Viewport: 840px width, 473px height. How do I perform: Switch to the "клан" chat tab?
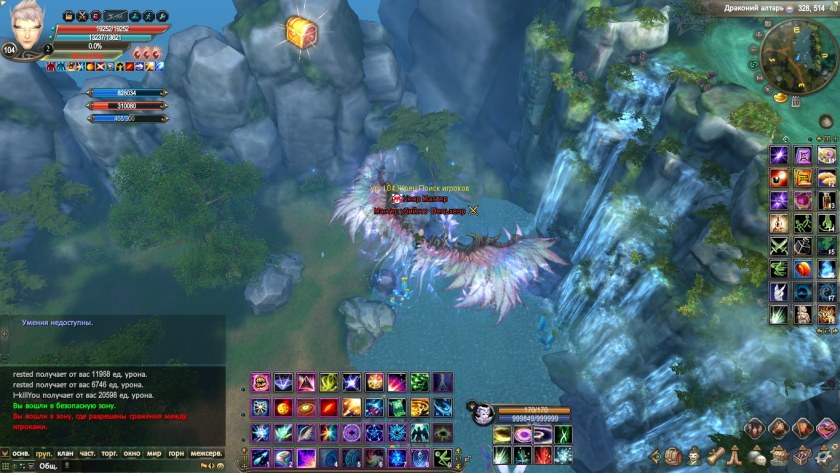(66, 453)
